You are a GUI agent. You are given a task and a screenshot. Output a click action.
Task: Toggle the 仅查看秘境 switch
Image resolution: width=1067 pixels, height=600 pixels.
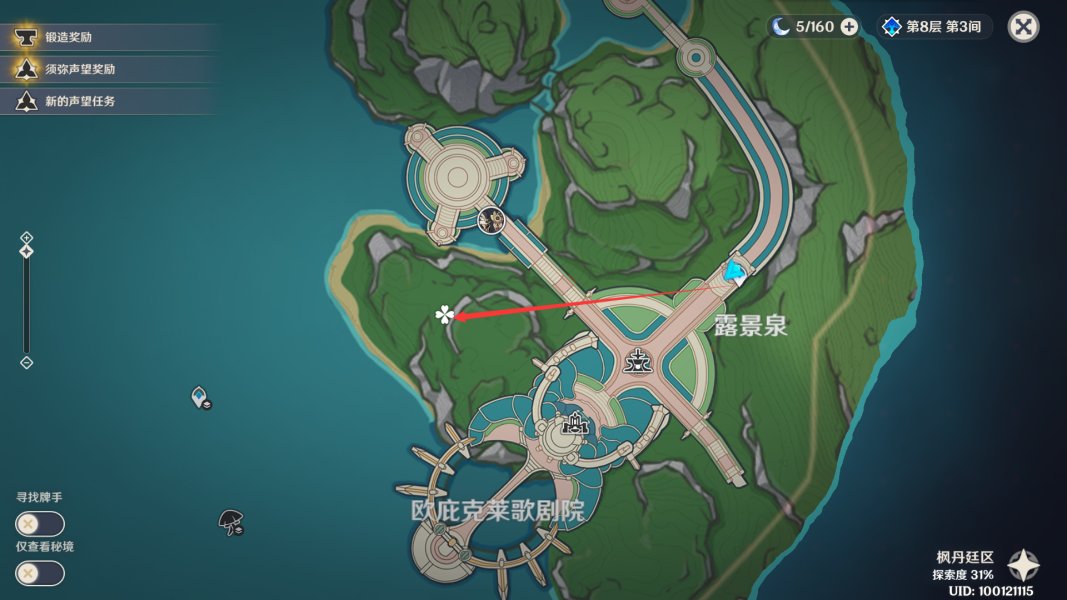click(40, 573)
